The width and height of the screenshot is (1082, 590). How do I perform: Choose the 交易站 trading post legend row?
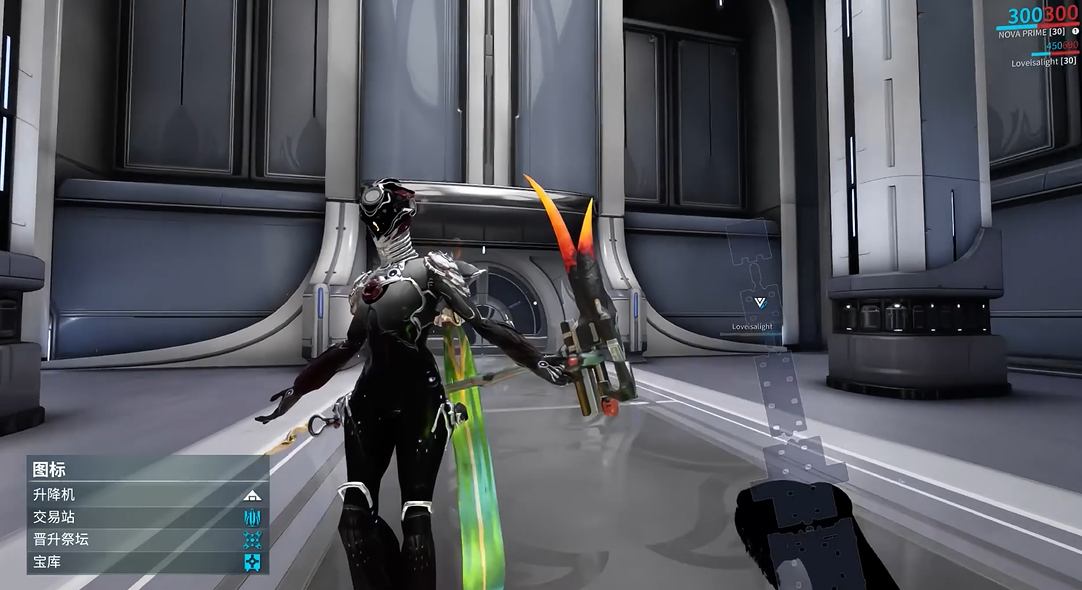(147, 517)
